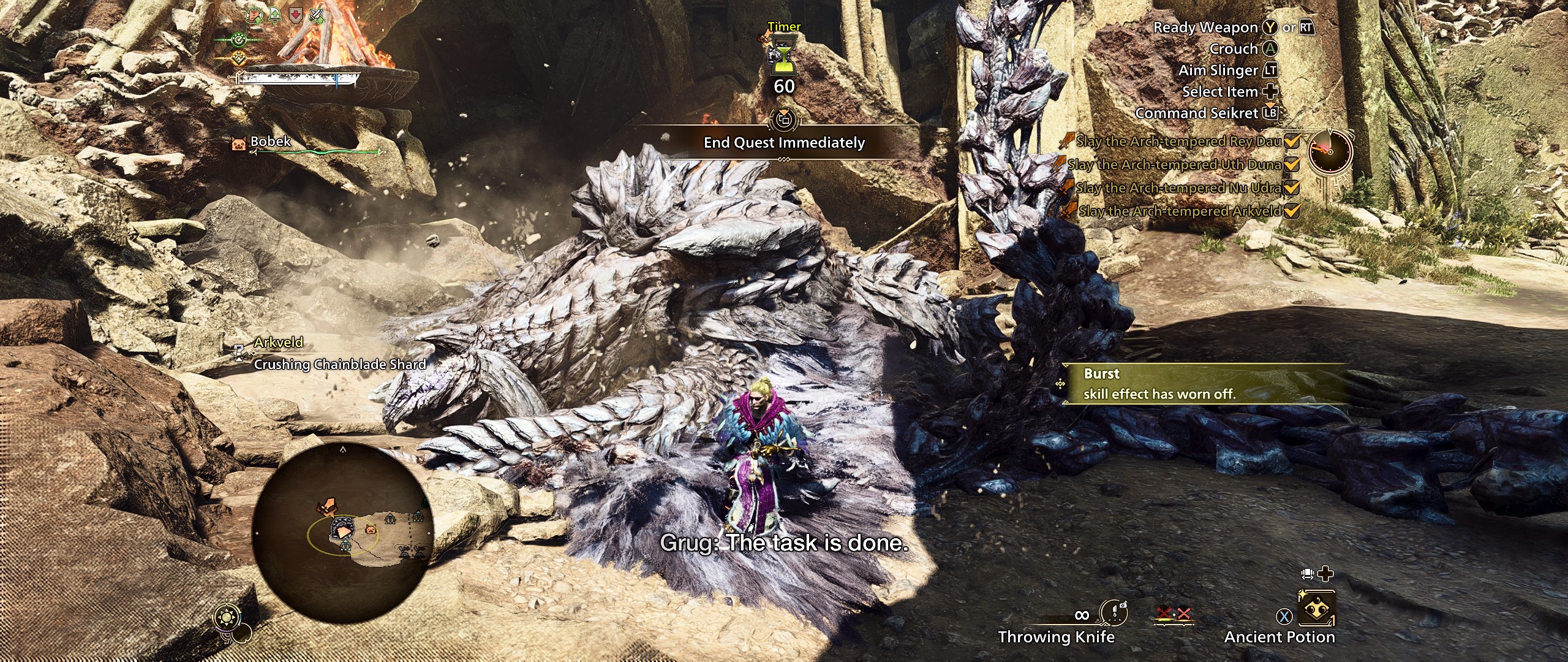Select the Slay Arch-tempered Uth Duna objective
Screen dimensions: 1568x662
(1174, 164)
